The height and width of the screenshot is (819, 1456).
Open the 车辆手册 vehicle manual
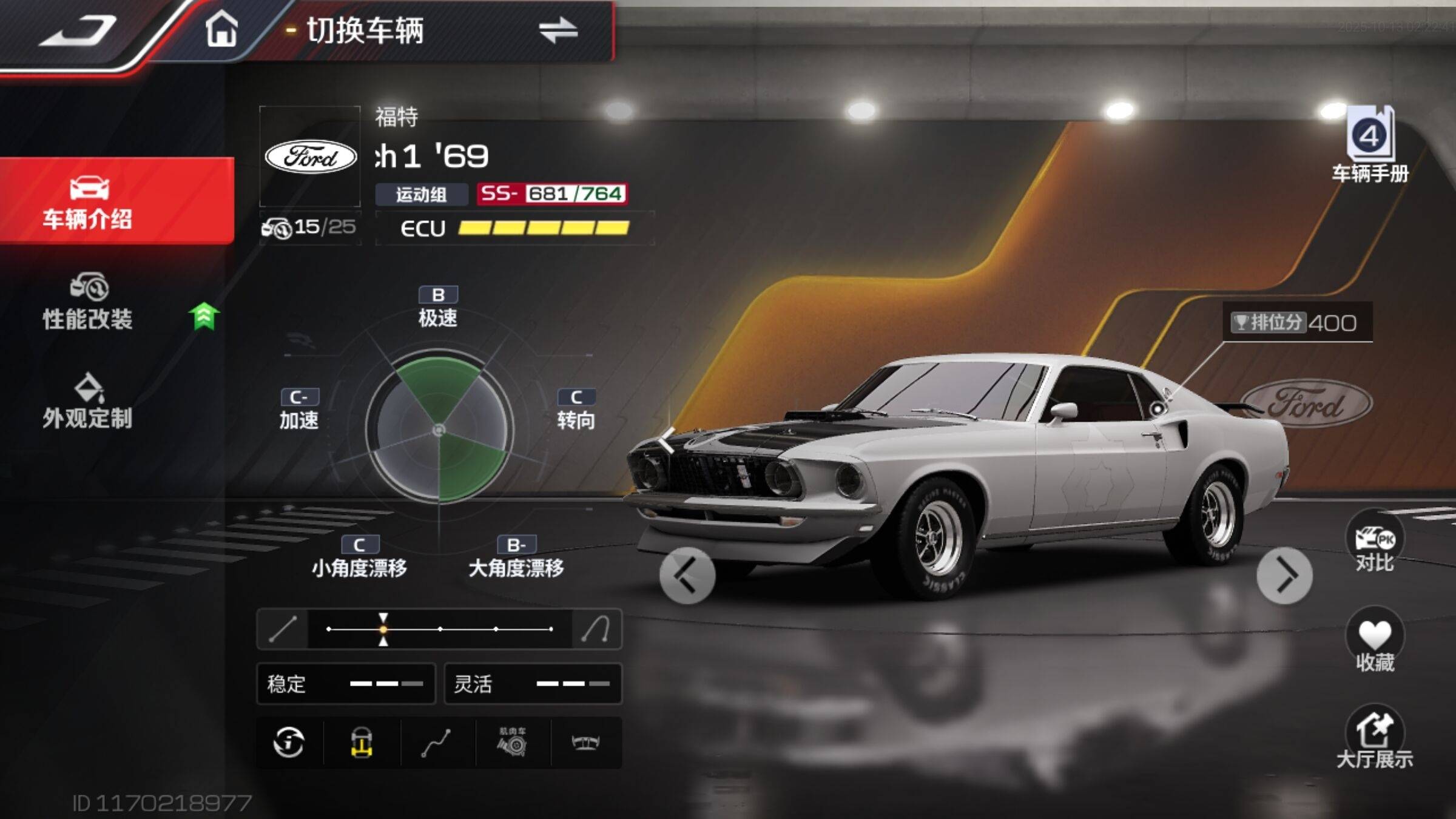point(1370,146)
